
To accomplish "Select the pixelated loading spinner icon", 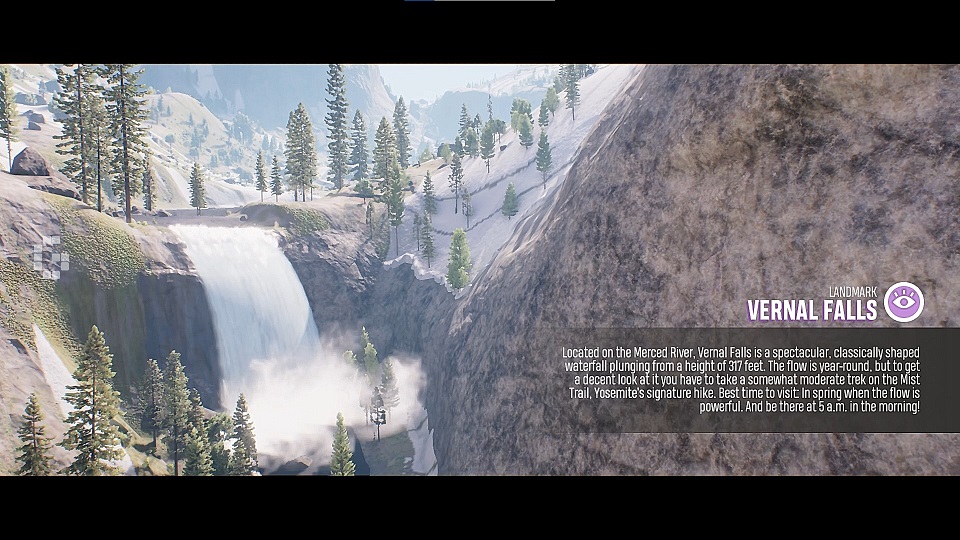I will [x=50, y=259].
